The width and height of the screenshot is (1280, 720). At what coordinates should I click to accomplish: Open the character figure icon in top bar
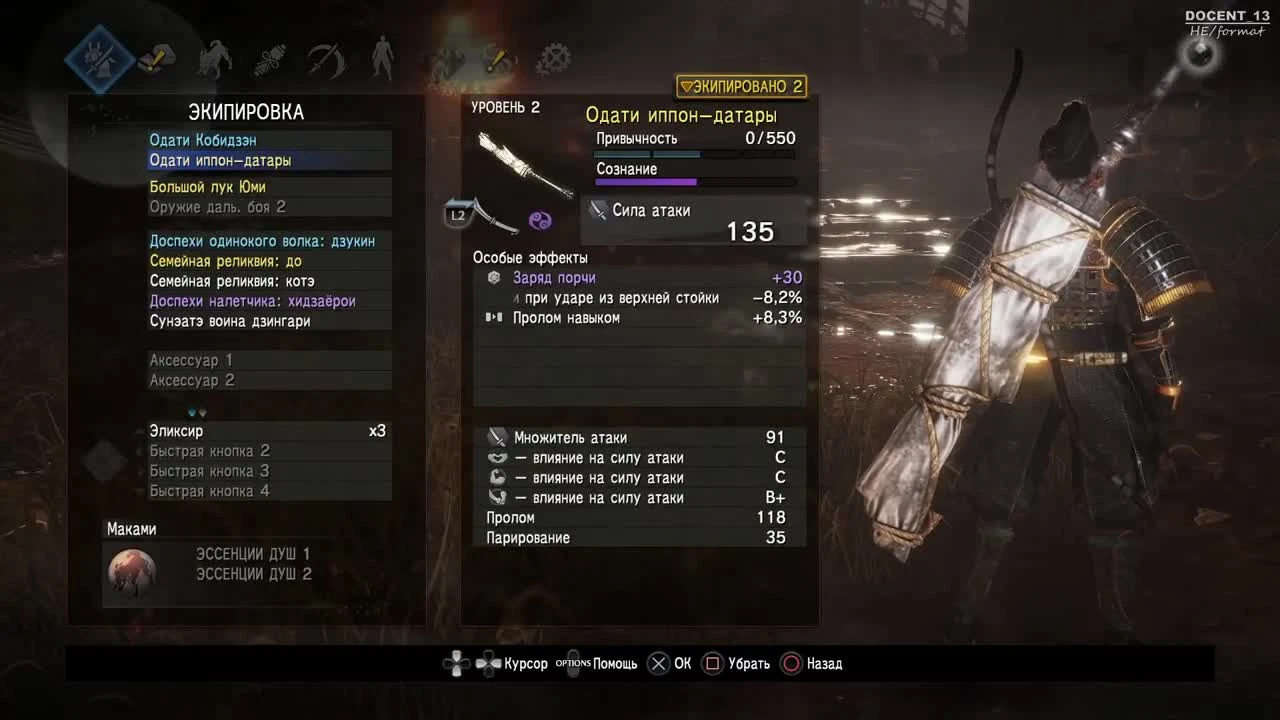coord(385,57)
